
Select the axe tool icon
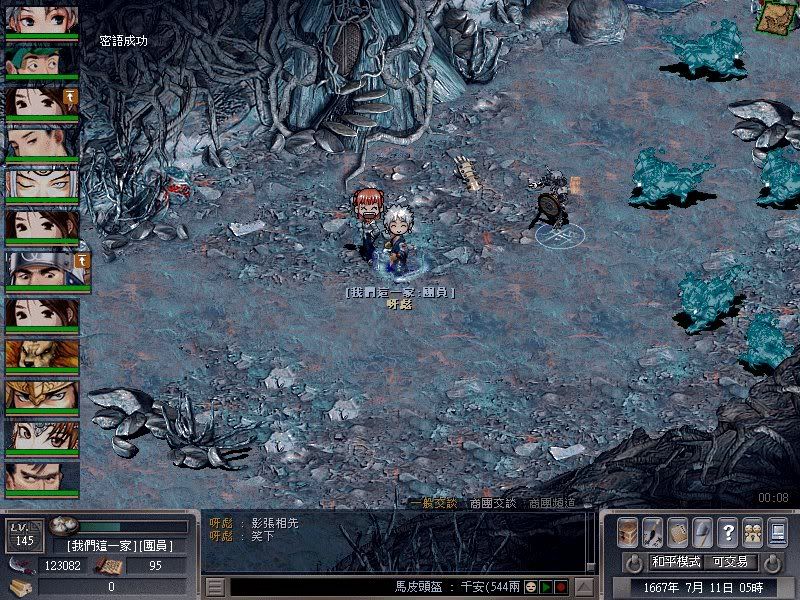(703, 532)
